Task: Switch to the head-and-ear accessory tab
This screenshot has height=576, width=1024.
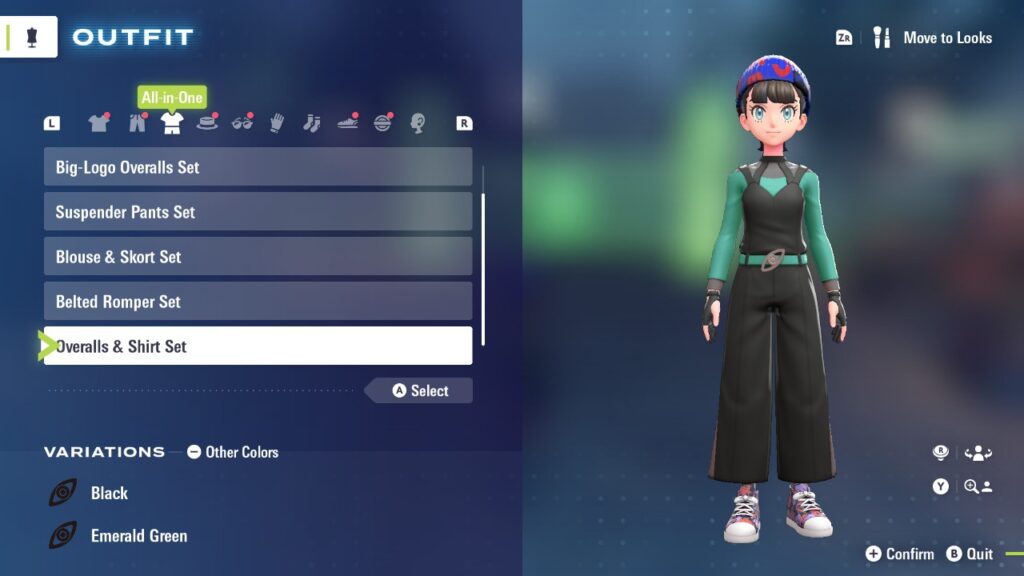Action: click(418, 123)
